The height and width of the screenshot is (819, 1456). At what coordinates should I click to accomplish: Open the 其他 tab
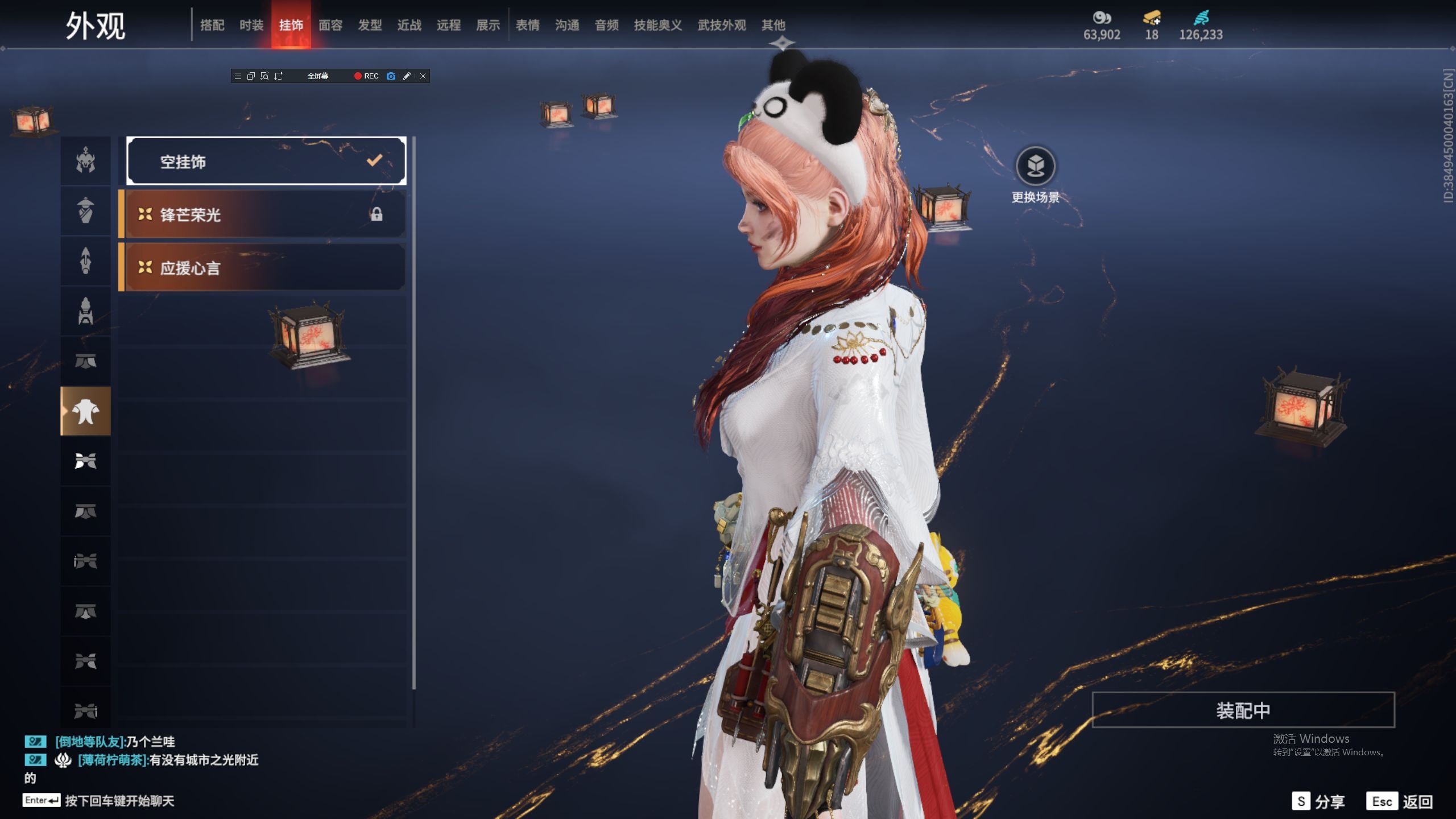(x=773, y=25)
